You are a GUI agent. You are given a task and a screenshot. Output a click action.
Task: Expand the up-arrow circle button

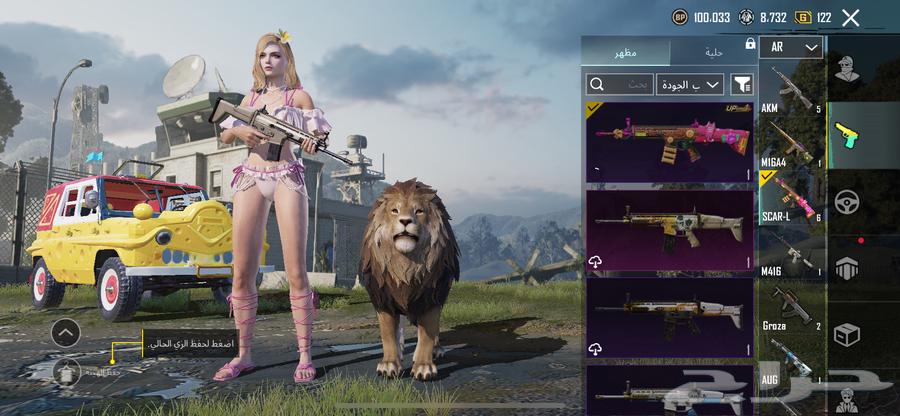[66, 332]
